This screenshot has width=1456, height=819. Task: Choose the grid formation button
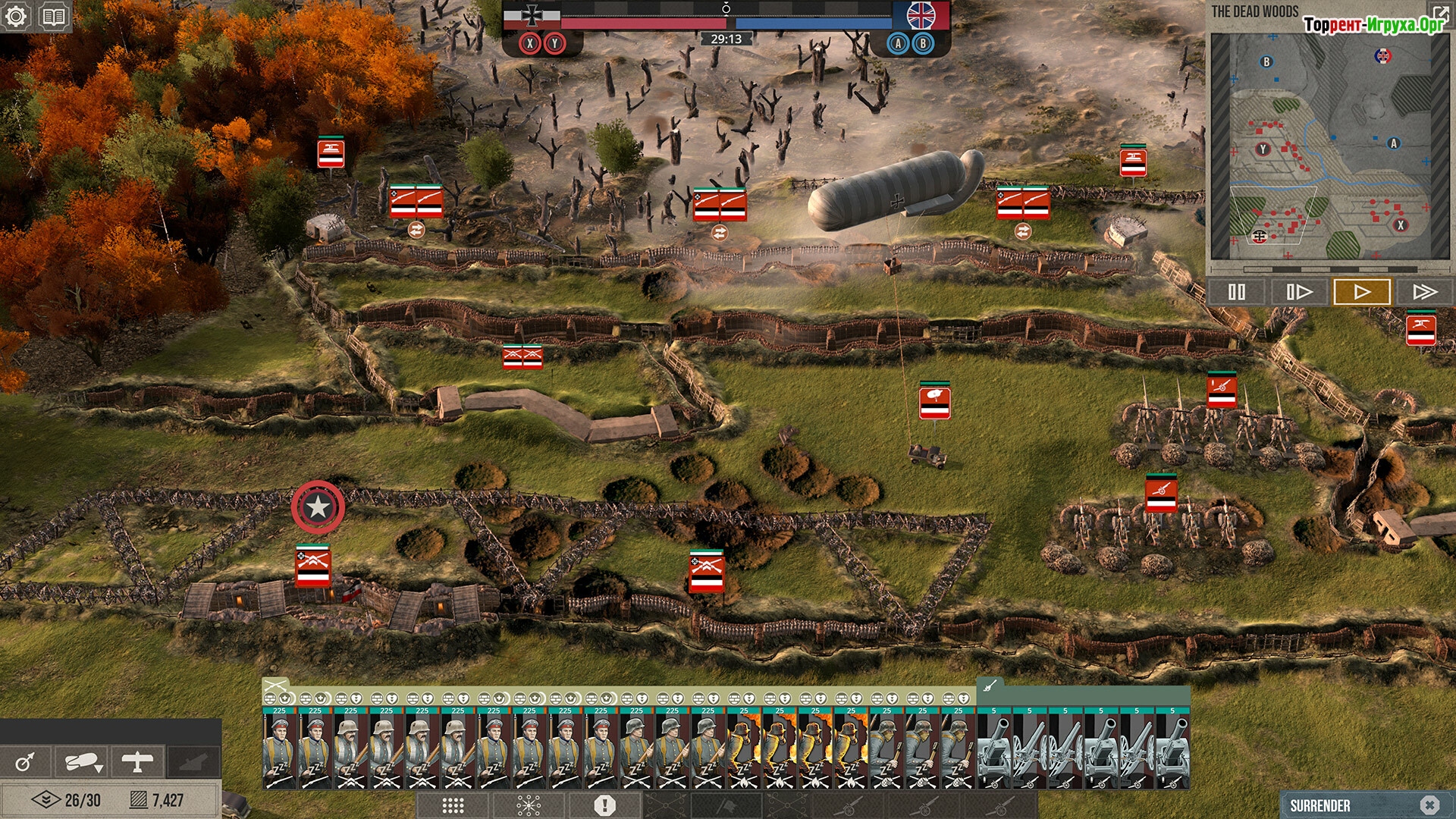point(453,805)
